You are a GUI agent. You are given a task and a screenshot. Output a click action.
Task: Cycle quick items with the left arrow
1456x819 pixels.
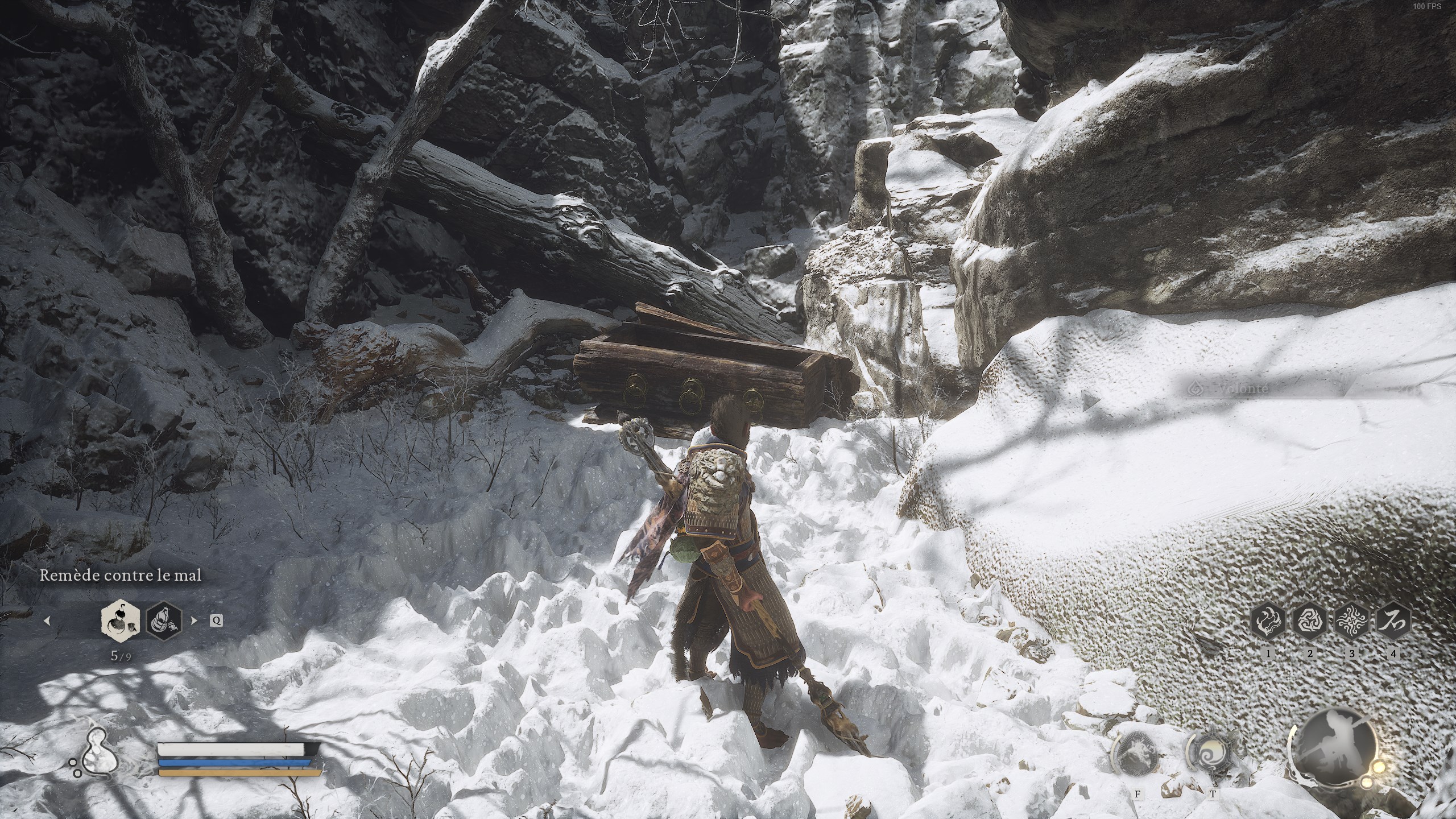pyautogui.click(x=48, y=621)
